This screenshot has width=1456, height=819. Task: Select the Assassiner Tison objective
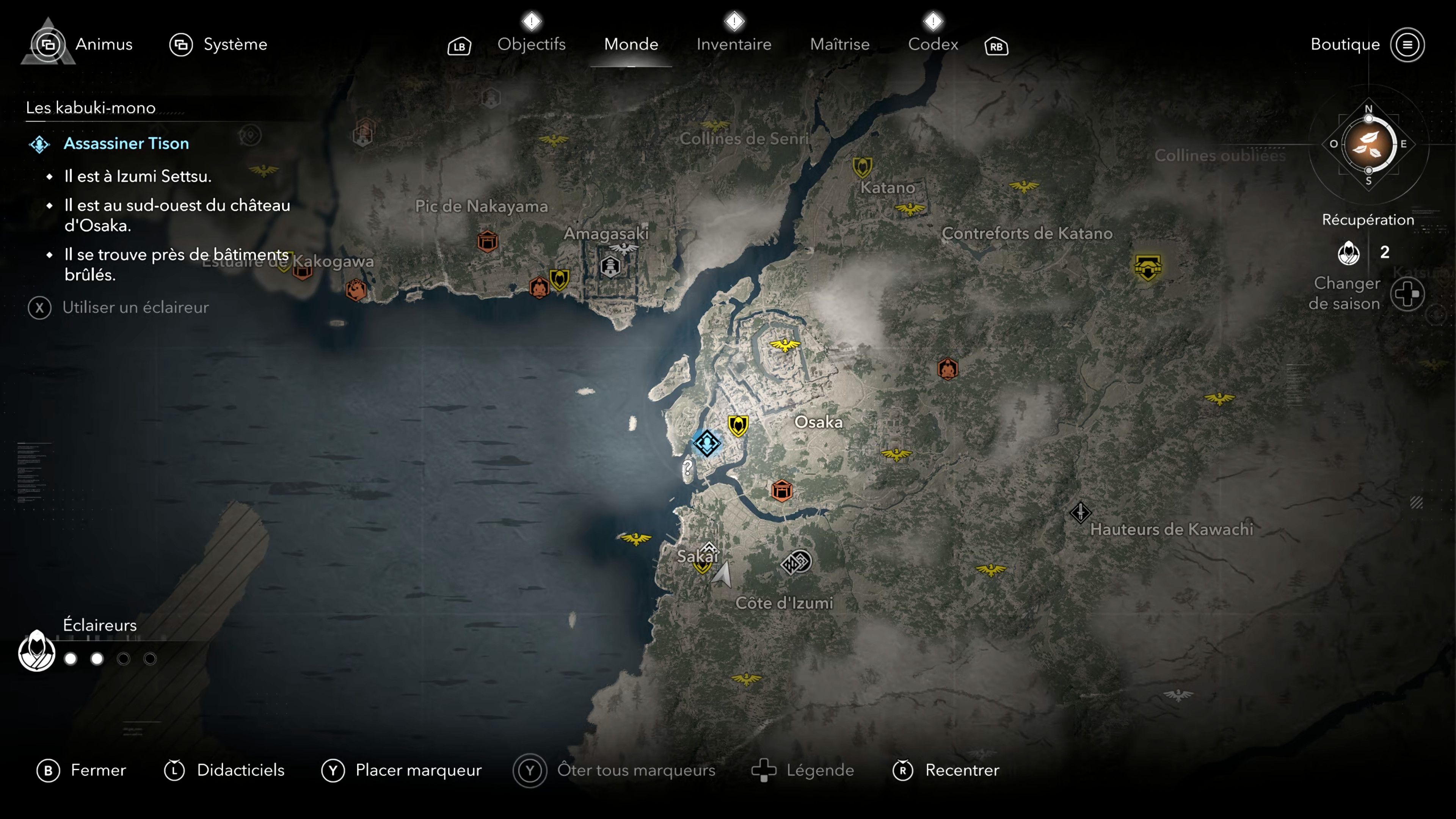pyautogui.click(x=126, y=144)
